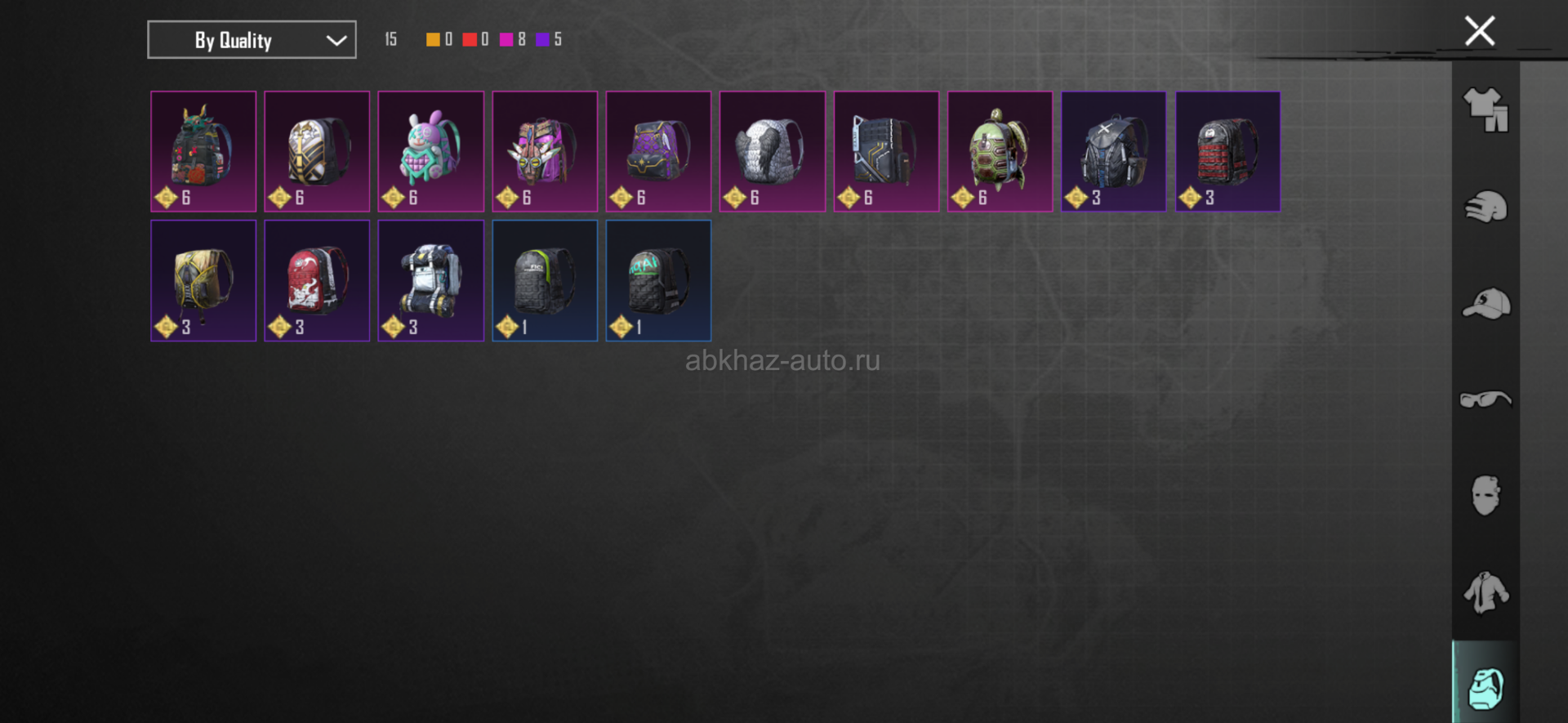1568x723 pixels.
Task: Choose the white and gold backpack
Action: pyautogui.click(x=317, y=152)
